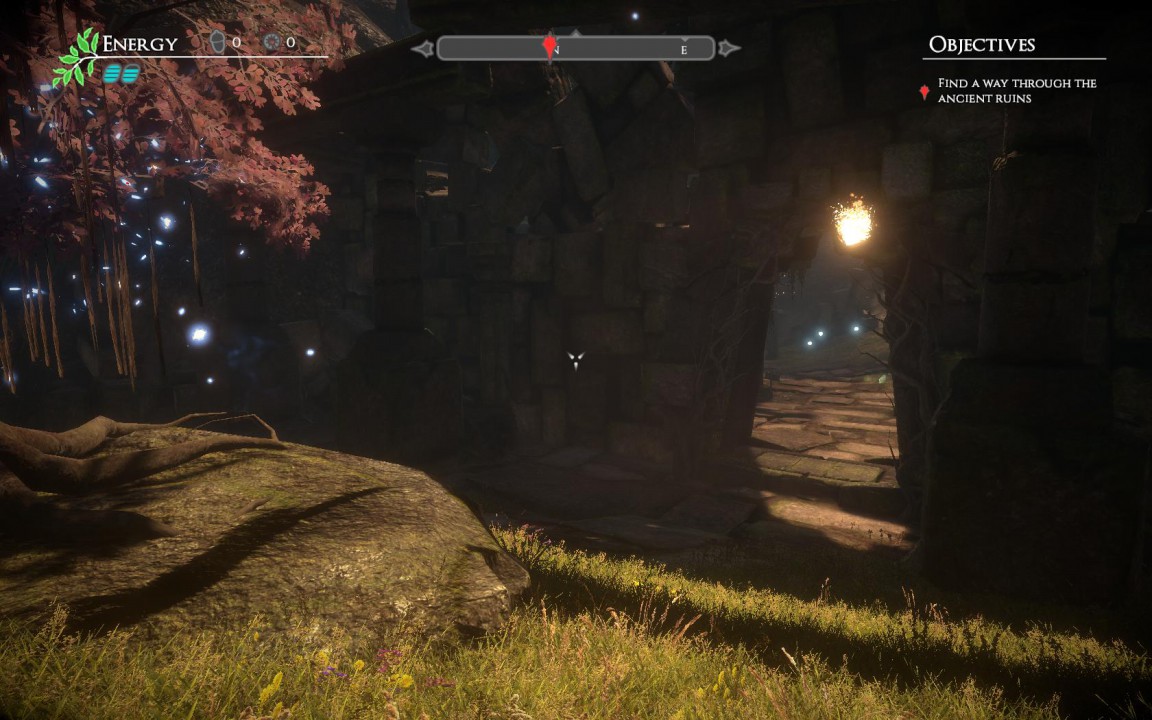Click the red objective marker on compass
1152x720 pixels.
pyautogui.click(x=549, y=46)
